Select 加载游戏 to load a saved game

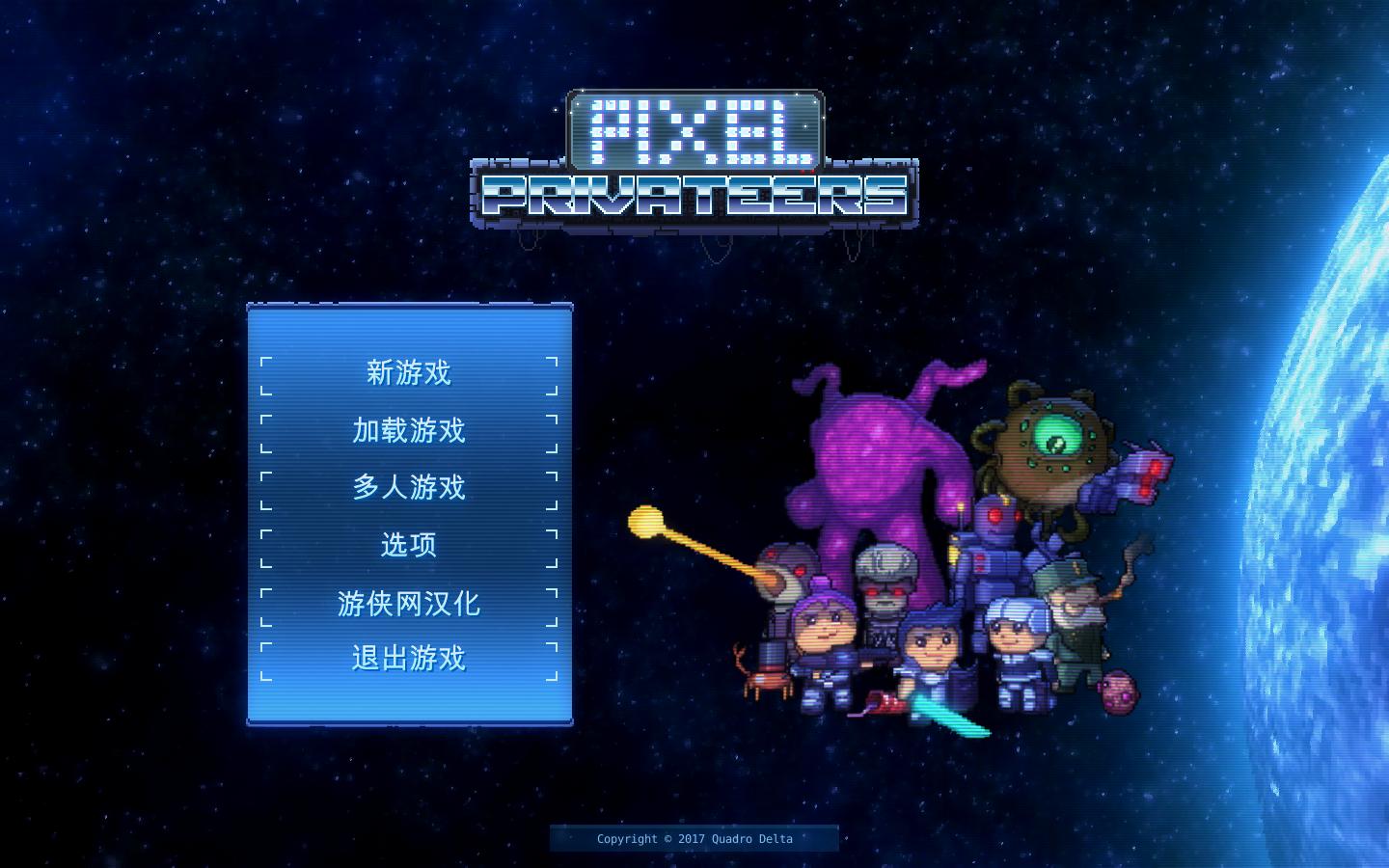(408, 431)
